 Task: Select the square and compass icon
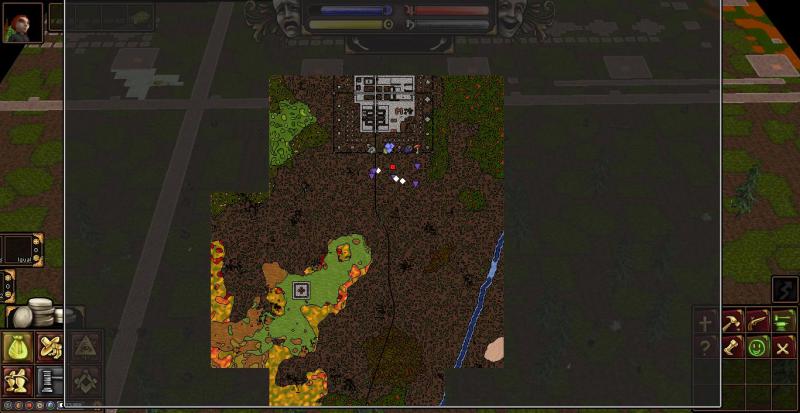coord(85,380)
